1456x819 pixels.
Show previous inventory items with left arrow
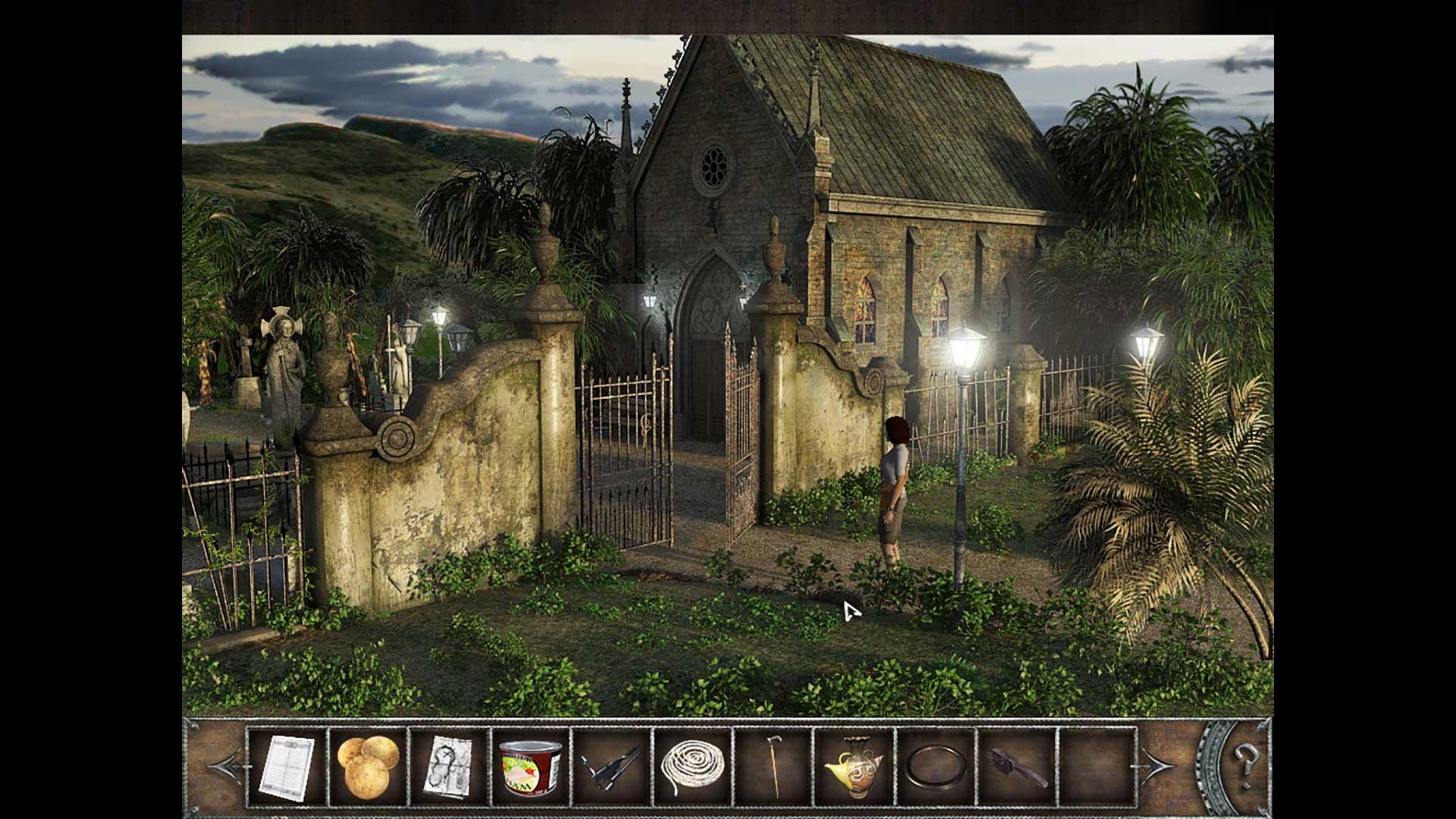(227, 767)
